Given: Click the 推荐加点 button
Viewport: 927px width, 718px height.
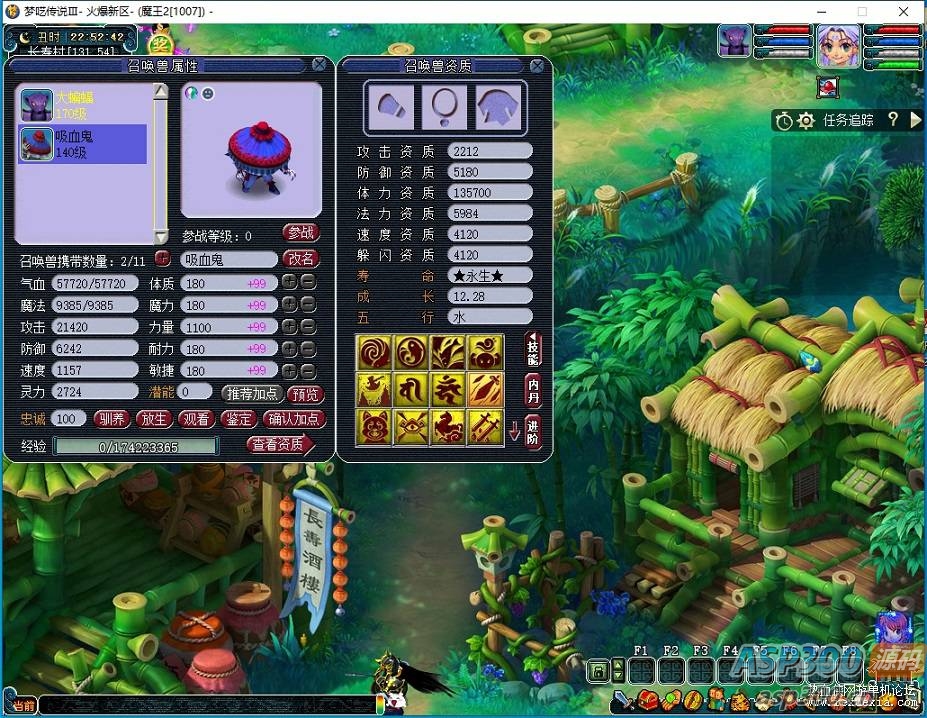Looking at the screenshot, I should [x=252, y=394].
